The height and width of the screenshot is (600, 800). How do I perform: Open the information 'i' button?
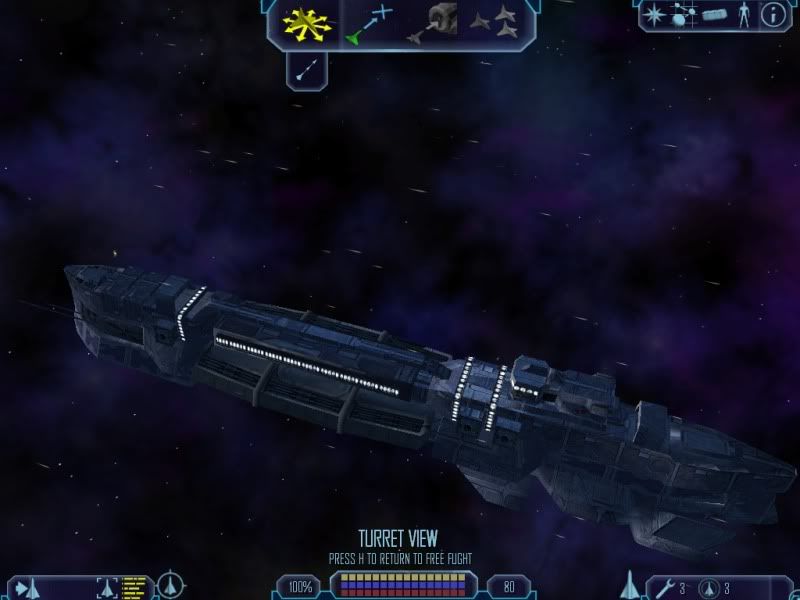click(x=773, y=15)
